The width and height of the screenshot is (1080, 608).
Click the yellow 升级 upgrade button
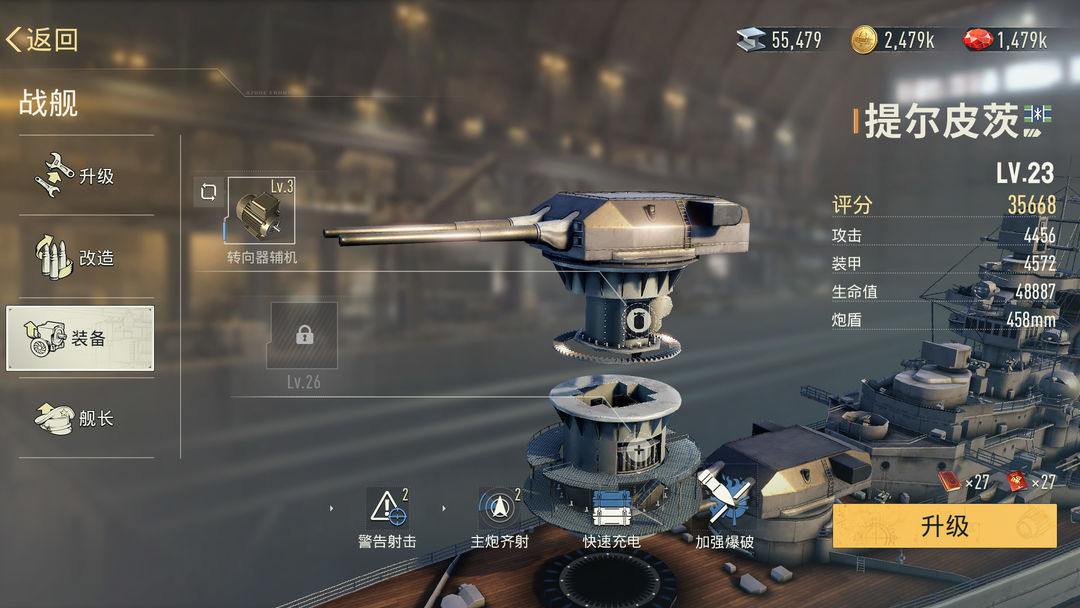pyautogui.click(x=944, y=526)
